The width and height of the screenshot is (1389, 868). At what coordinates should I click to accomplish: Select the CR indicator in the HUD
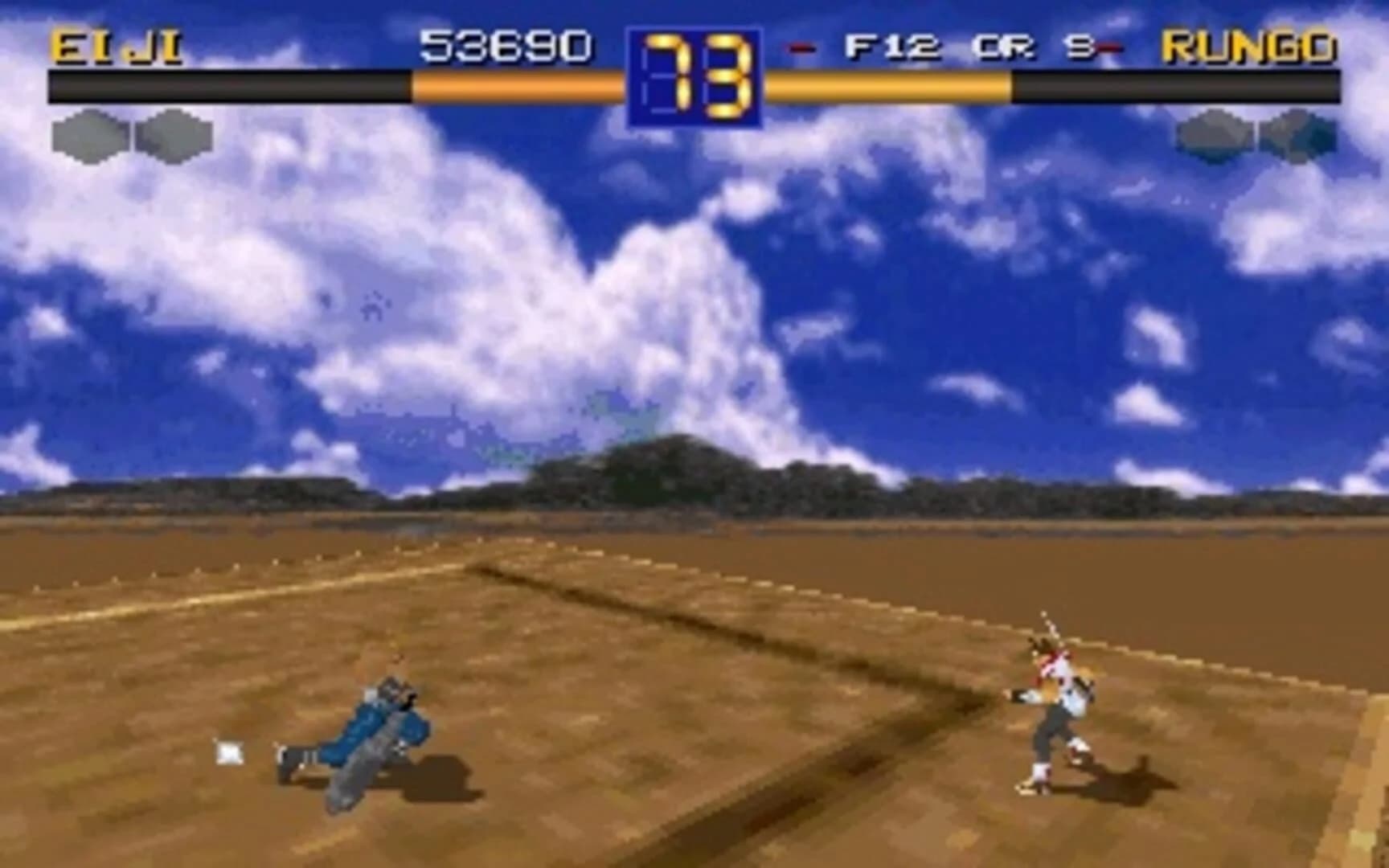pos(1005,47)
